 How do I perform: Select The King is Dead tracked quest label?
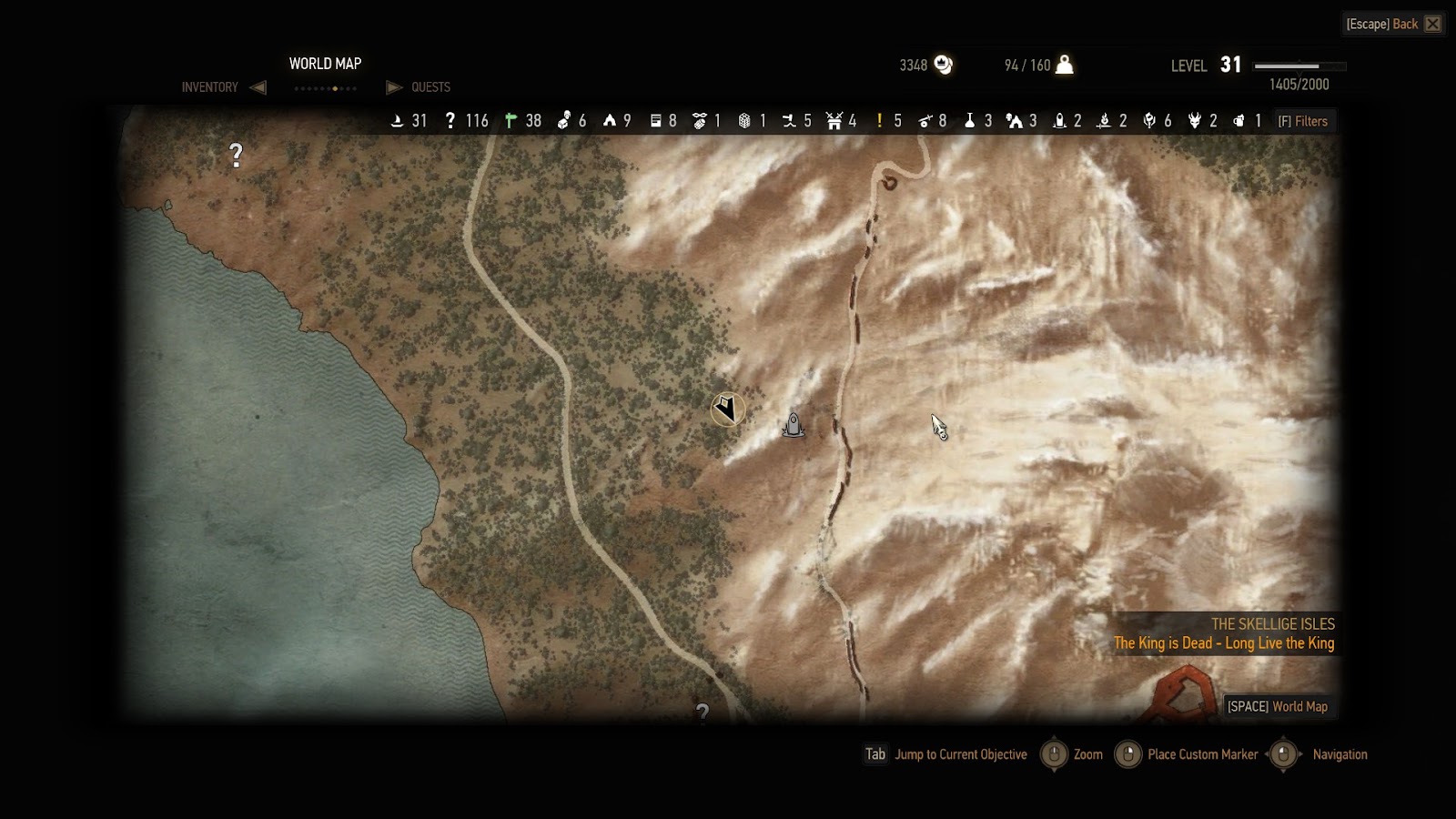tap(1224, 643)
